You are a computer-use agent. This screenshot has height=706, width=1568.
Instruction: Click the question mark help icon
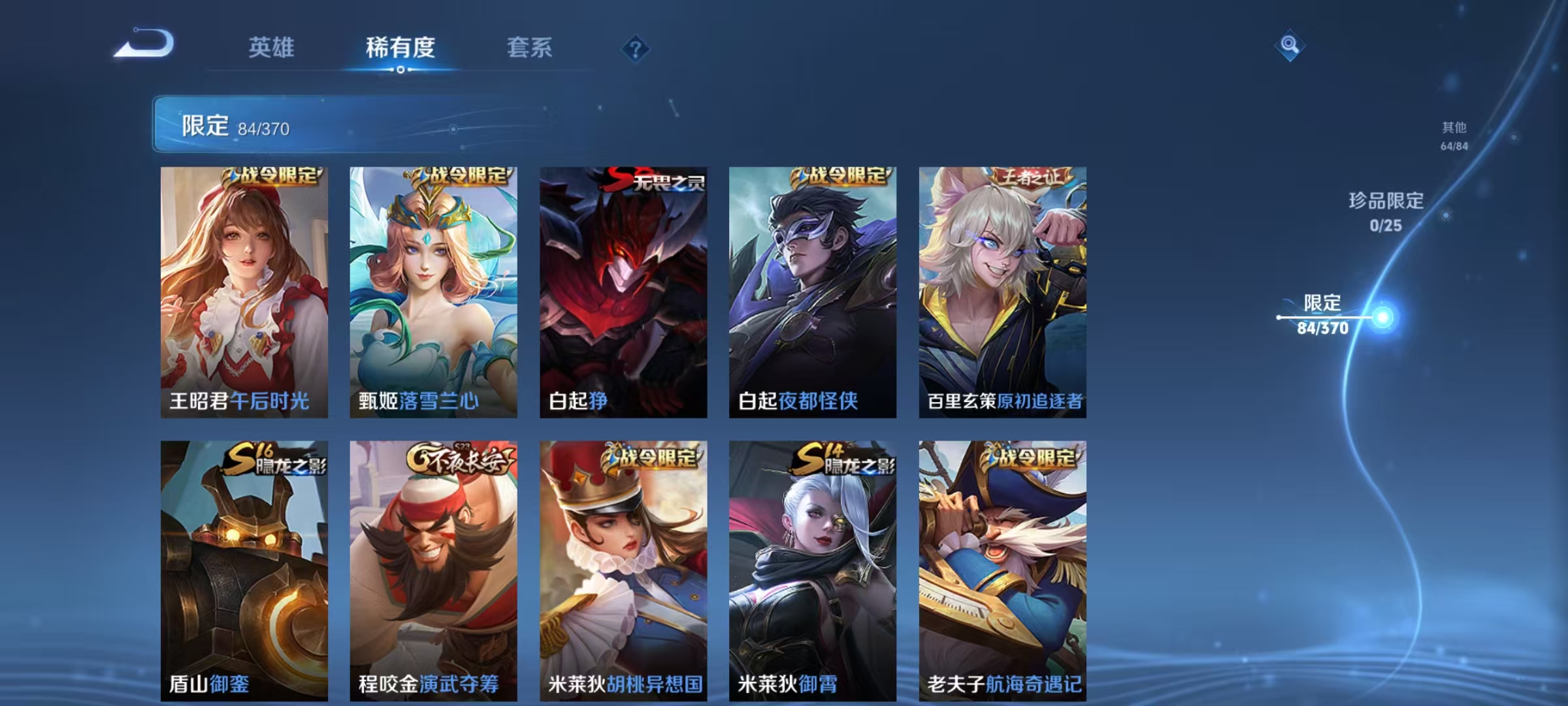click(x=638, y=48)
